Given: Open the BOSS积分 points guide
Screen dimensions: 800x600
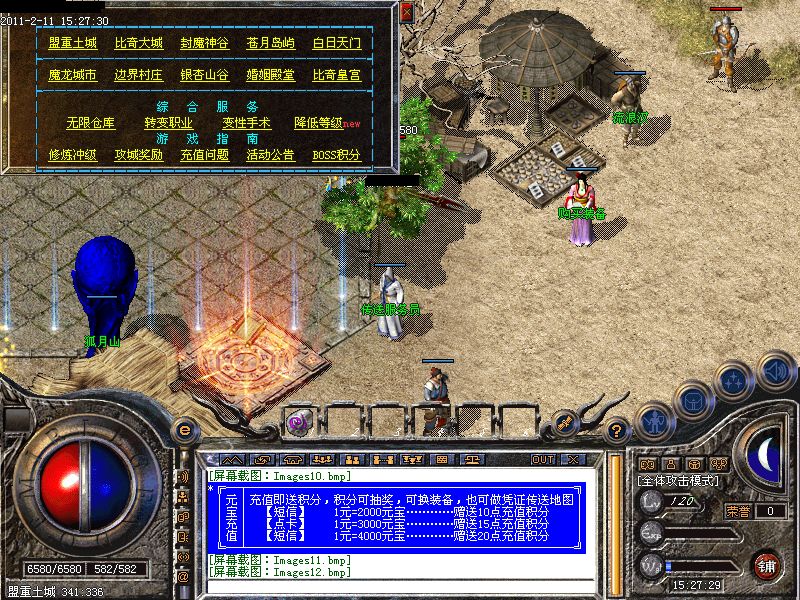Looking at the screenshot, I should (336, 155).
